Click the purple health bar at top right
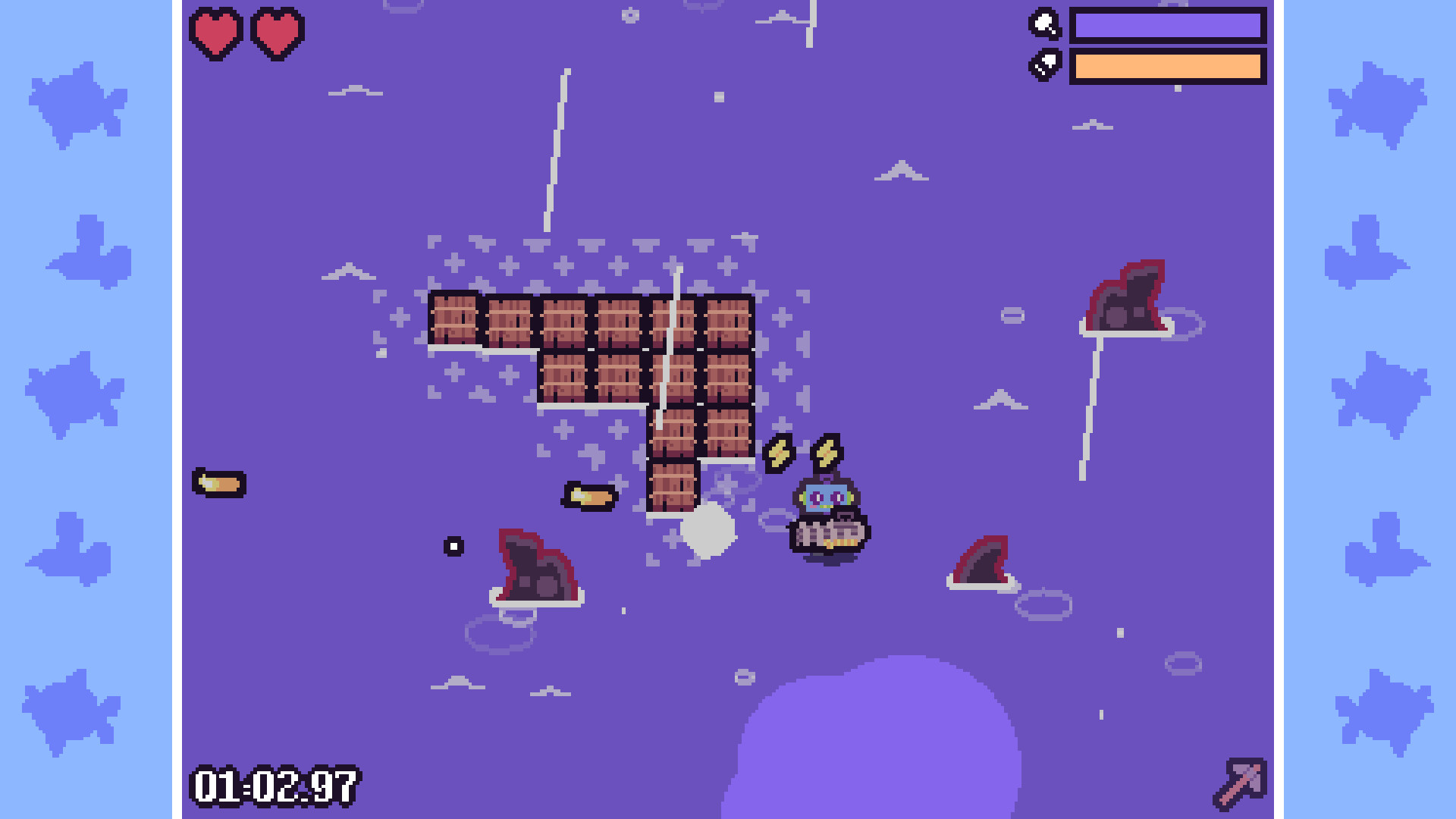 [1169, 25]
